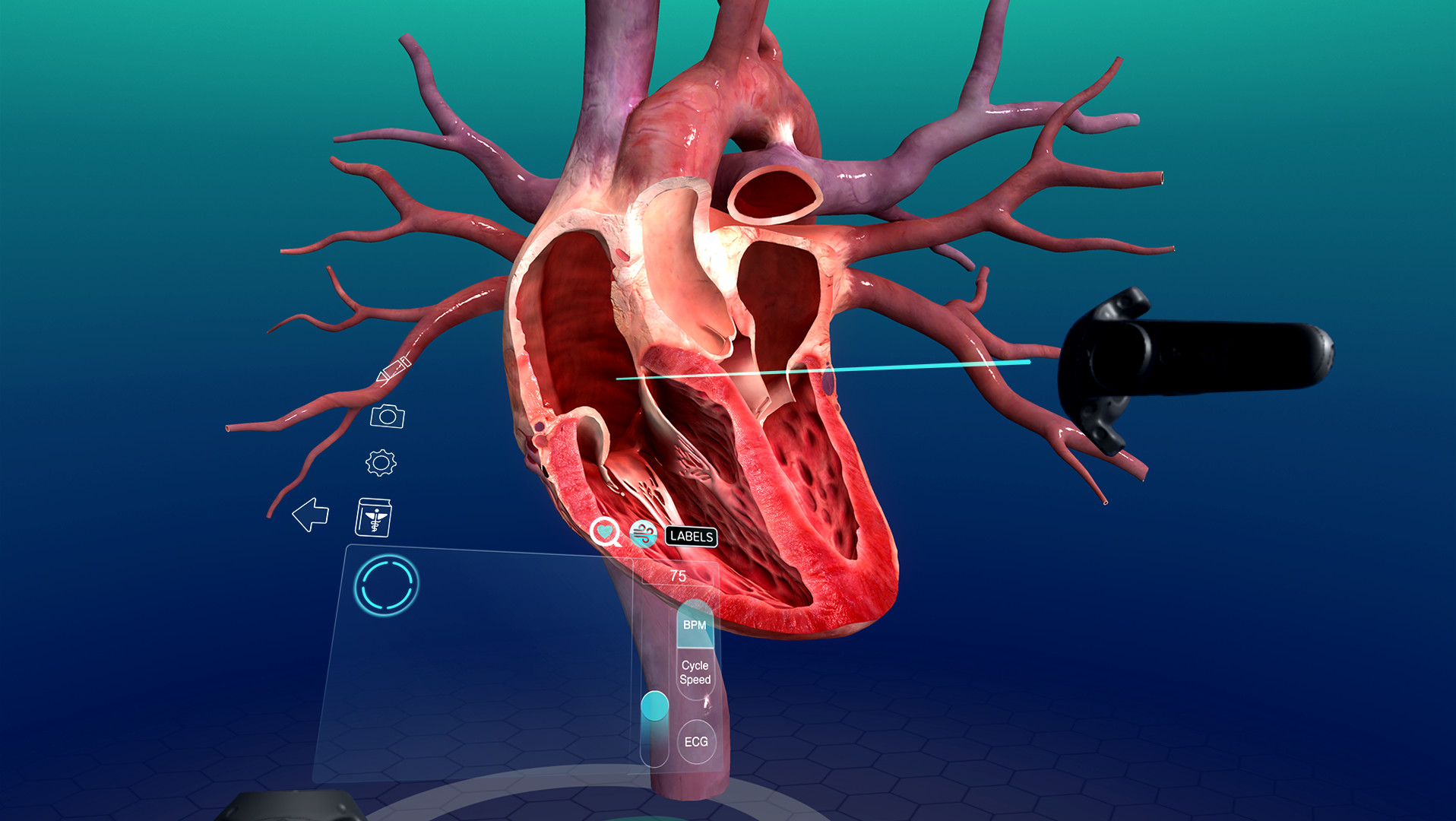Open settings via the gear icon

pyautogui.click(x=381, y=462)
